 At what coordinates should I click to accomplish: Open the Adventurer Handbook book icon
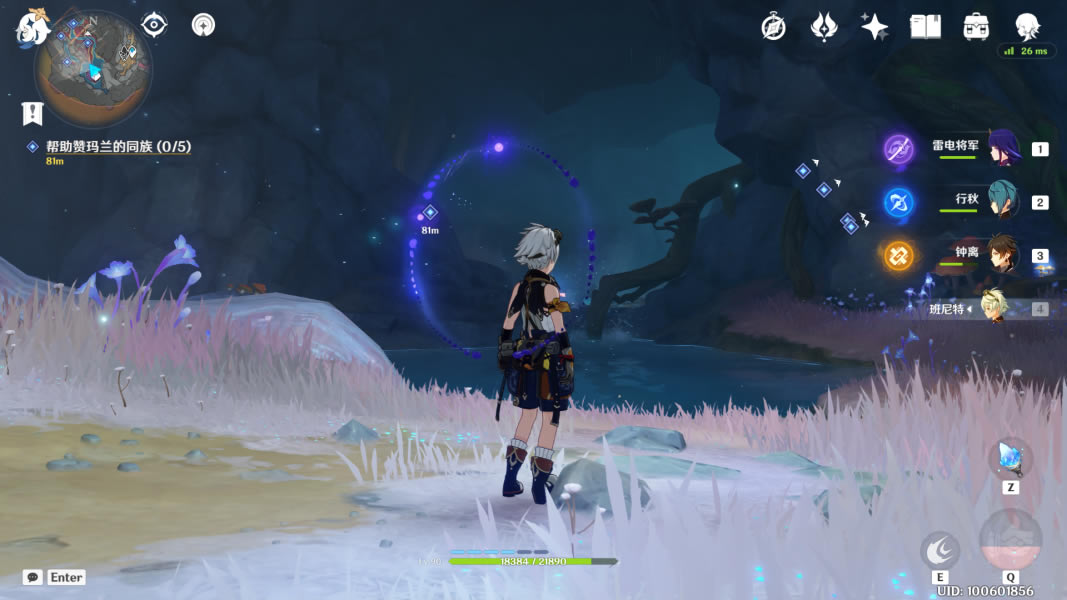click(x=925, y=27)
